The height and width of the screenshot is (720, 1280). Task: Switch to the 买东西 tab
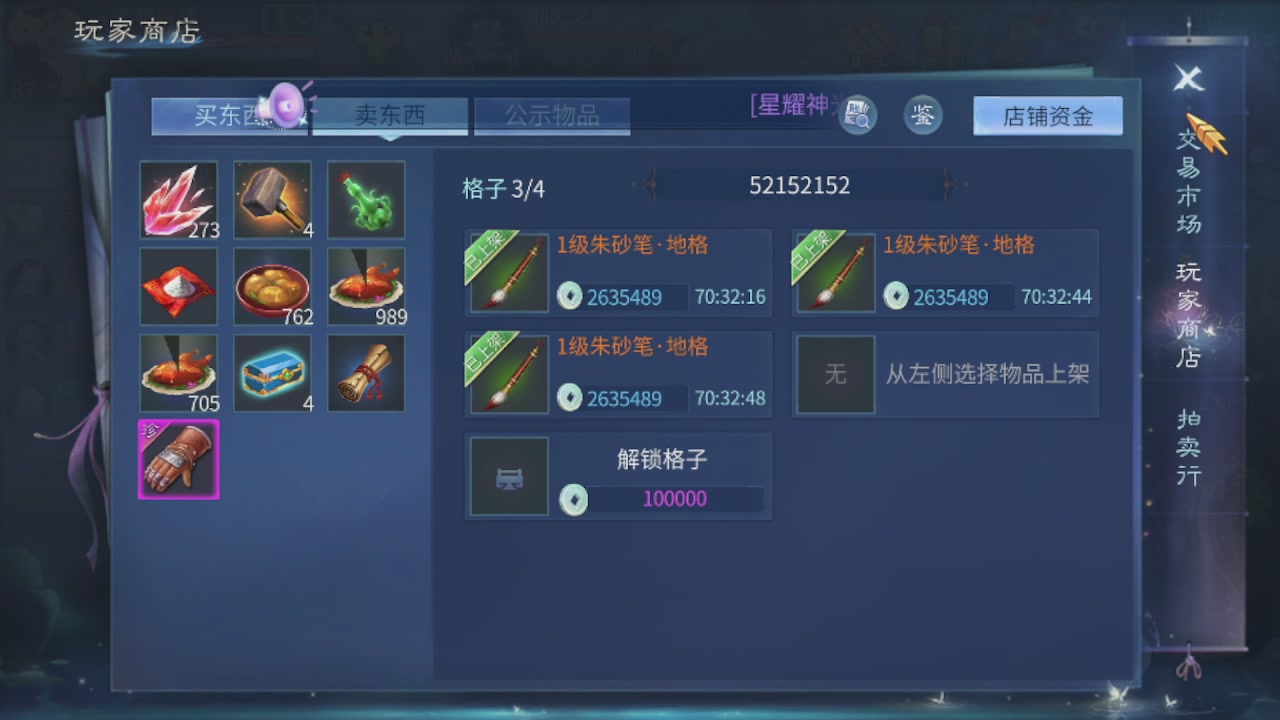(228, 115)
